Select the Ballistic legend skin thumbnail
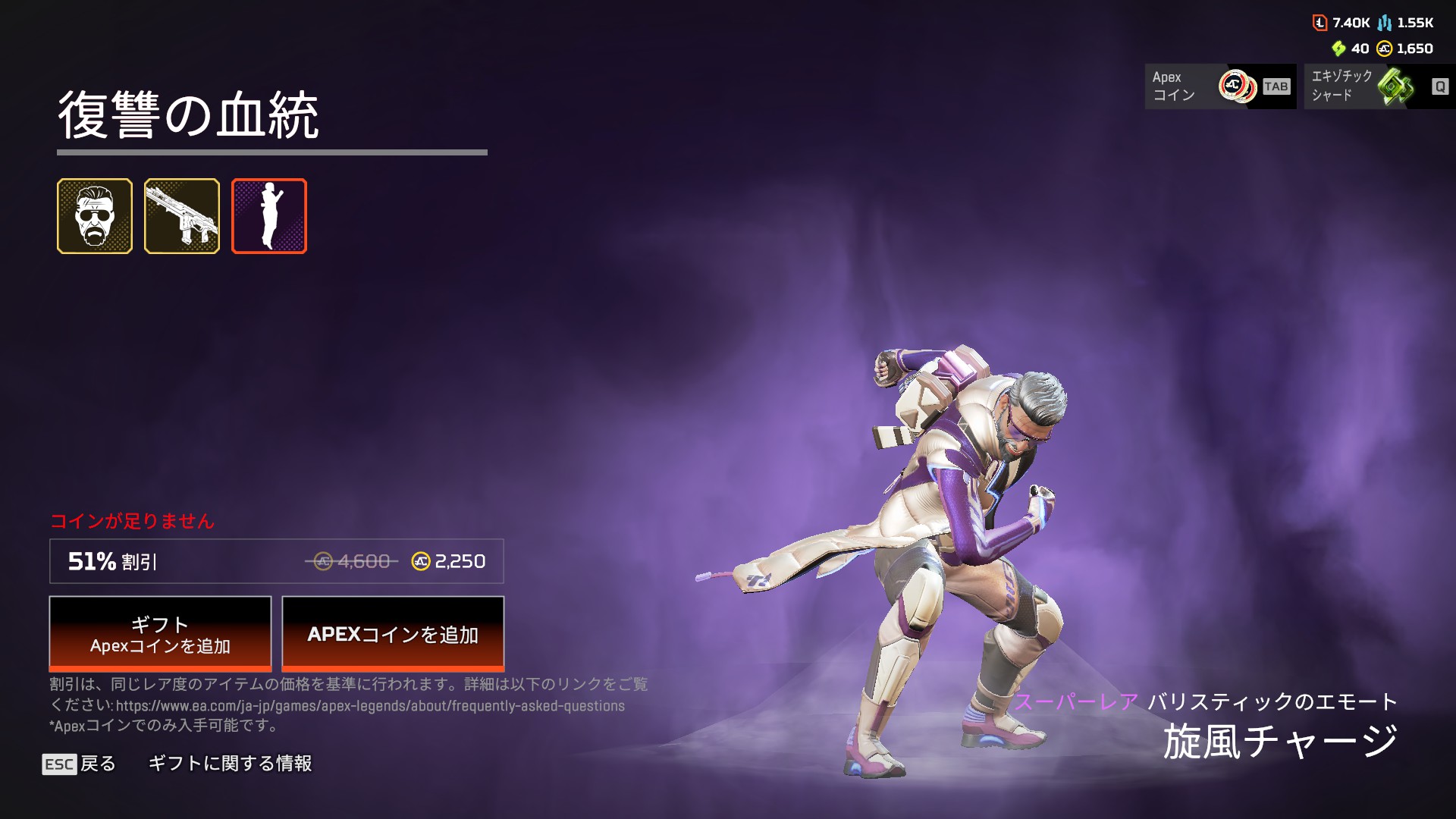Image resolution: width=1456 pixels, height=819 pixels. (95, 216)
